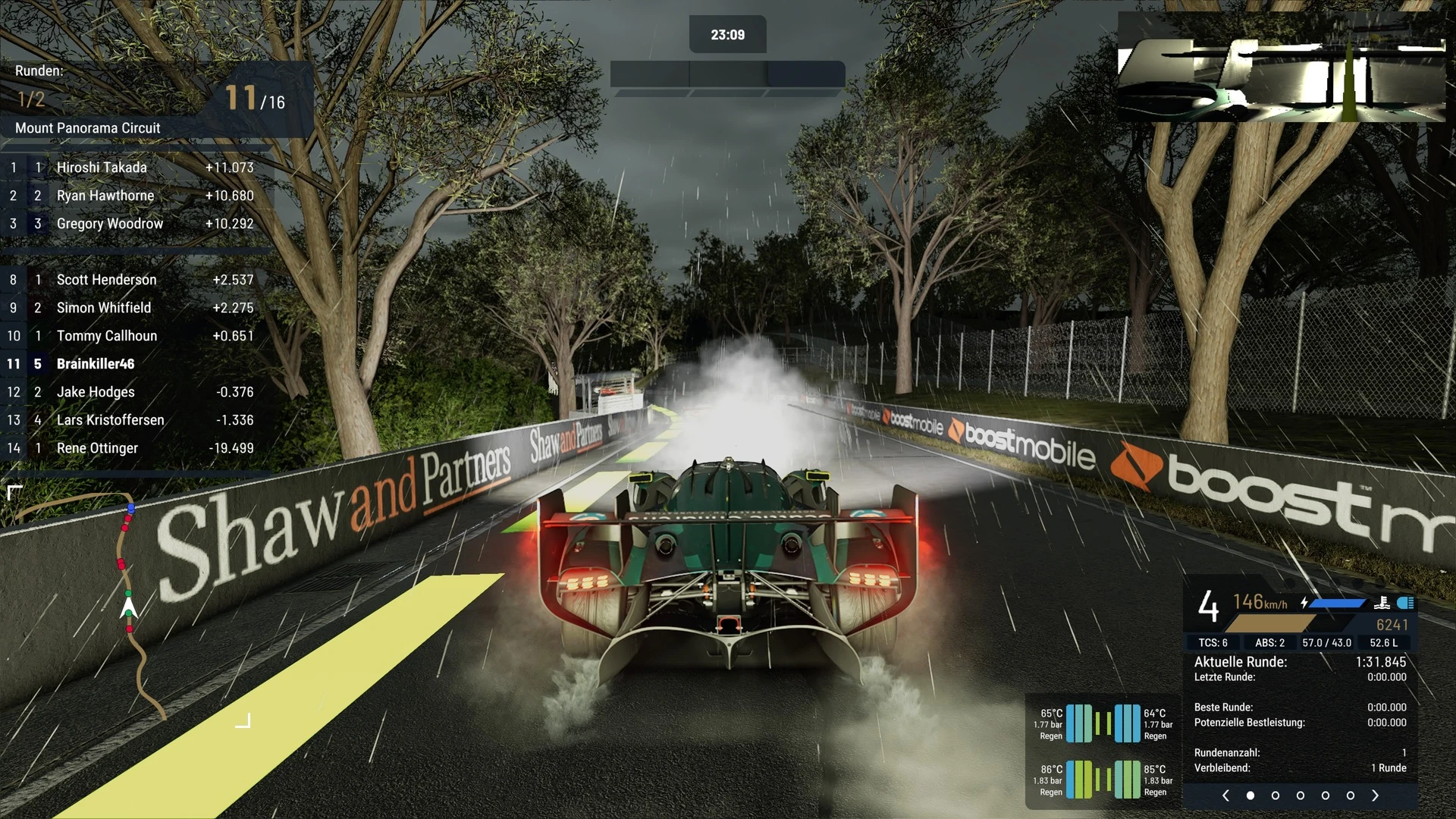Image resolution: width=1456 pixels, height=819 pixels.
Task: Go to the previous telemetry page arrow
Action: click(1225, 795)
